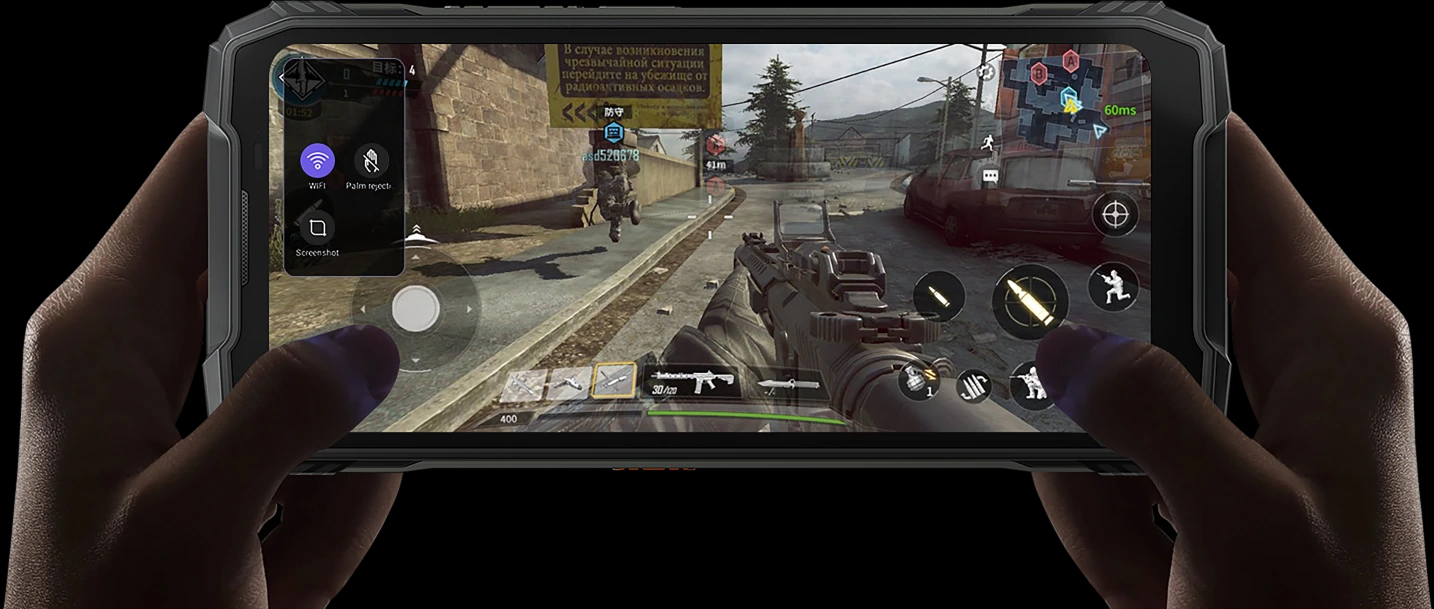
Task: Aim down sights with the crosshair button
Action: click(x=1115, y=214)
